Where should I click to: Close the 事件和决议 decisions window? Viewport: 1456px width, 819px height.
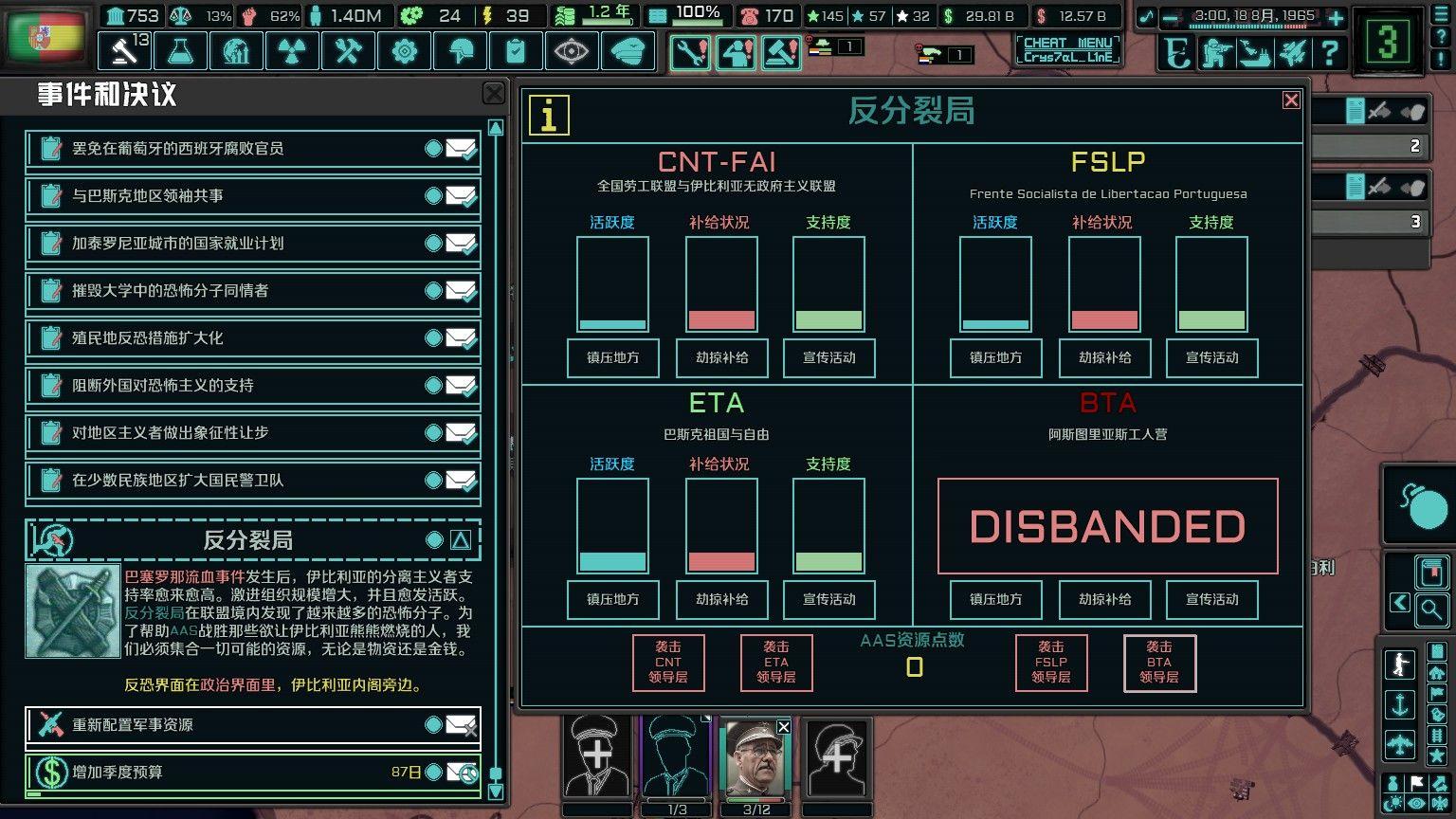point(494,93)
